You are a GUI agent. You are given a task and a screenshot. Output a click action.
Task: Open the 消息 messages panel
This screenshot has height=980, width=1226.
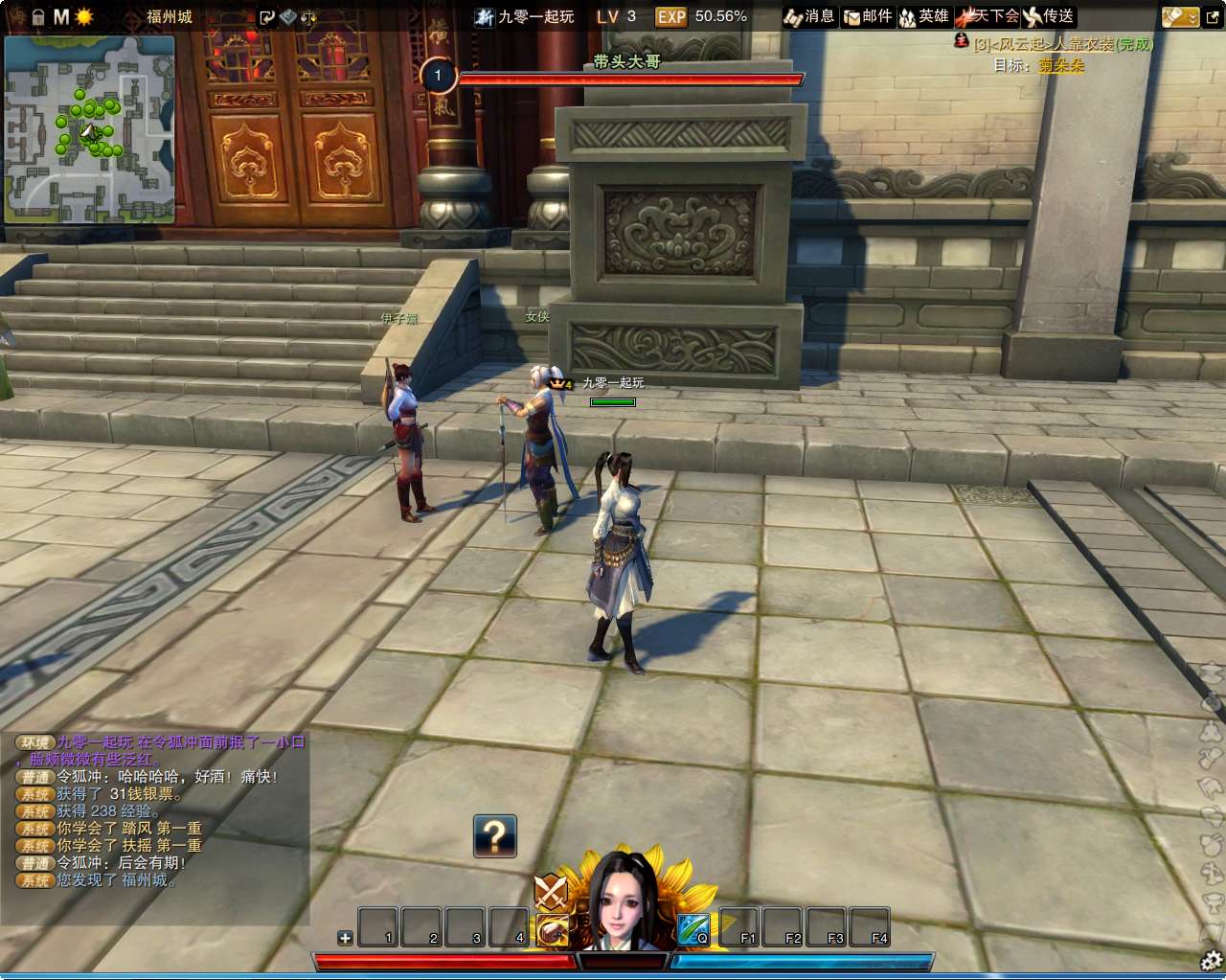click(809, 16)
